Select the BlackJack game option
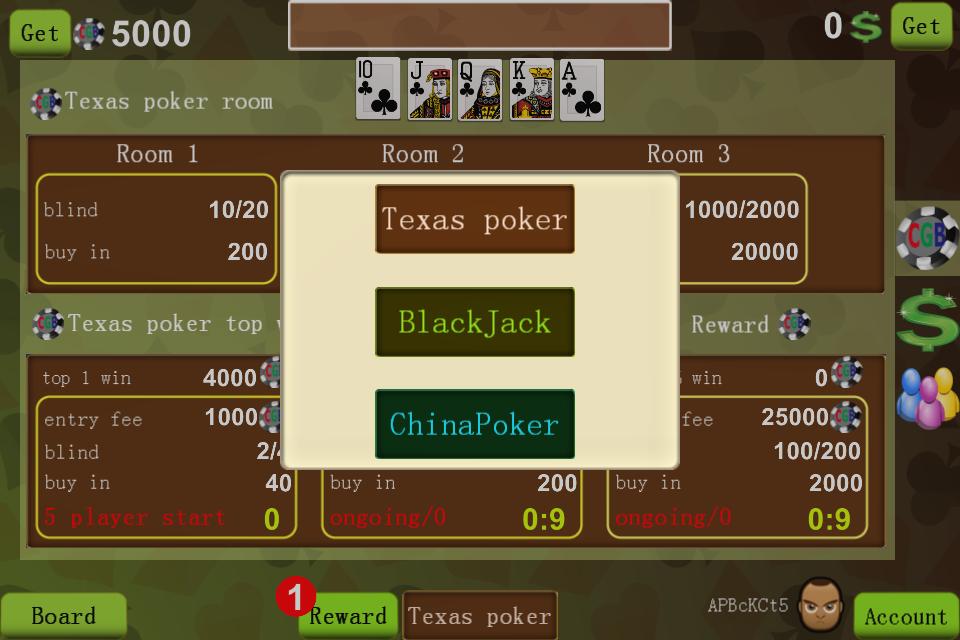The width and height of the screenshot is (960, 640). pyautogui.click(x=475, y=322)
